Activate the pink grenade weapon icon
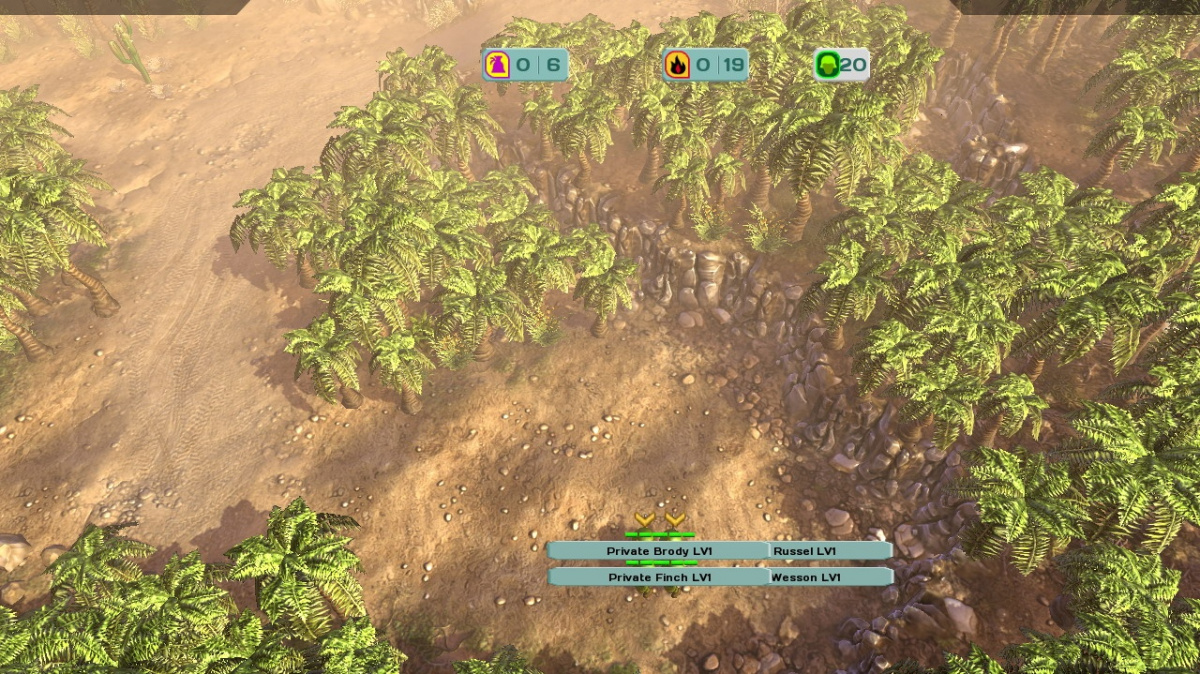1200x674 pixels. coord(497,66)
